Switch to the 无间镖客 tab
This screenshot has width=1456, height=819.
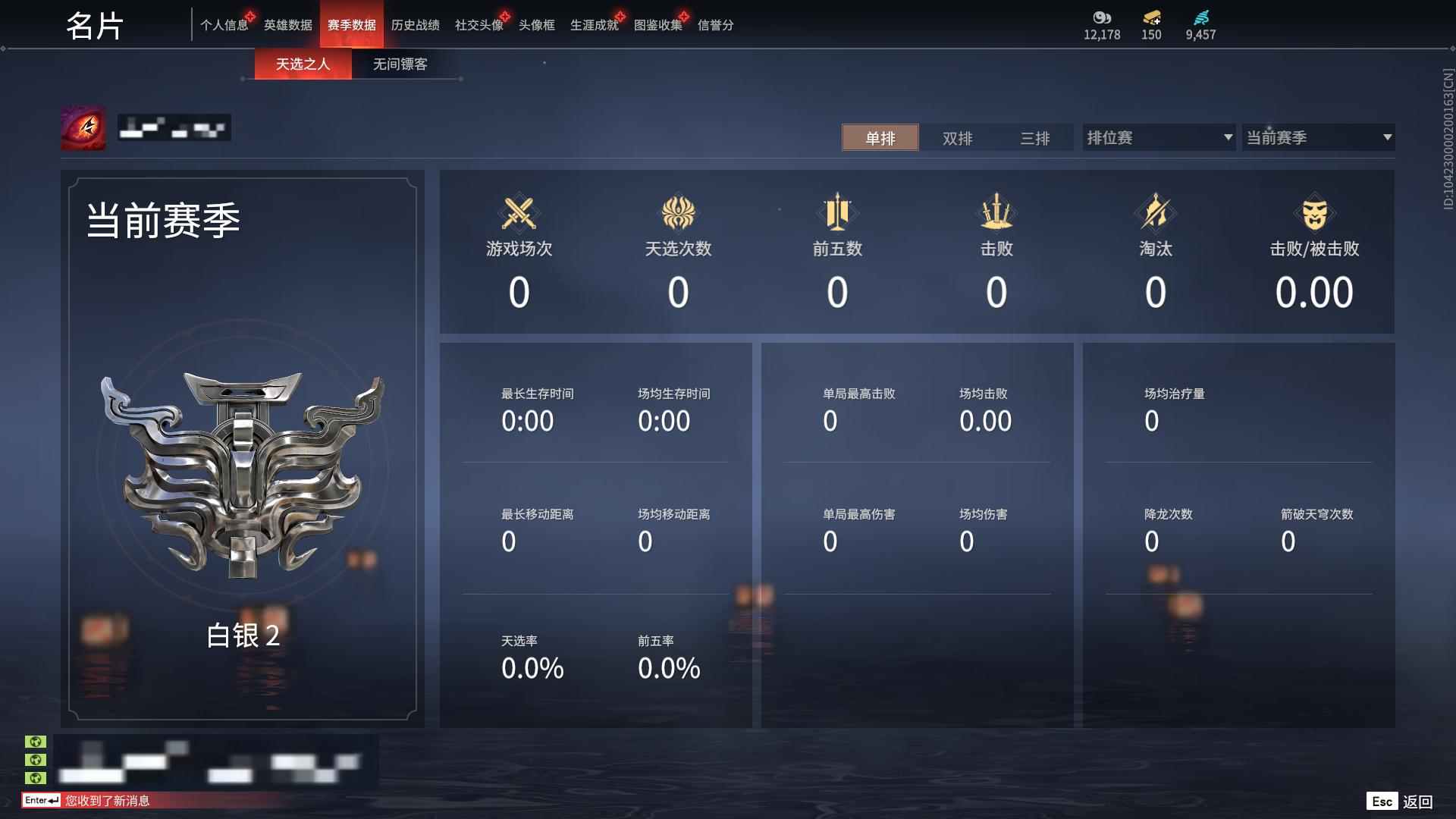(400, 64)
